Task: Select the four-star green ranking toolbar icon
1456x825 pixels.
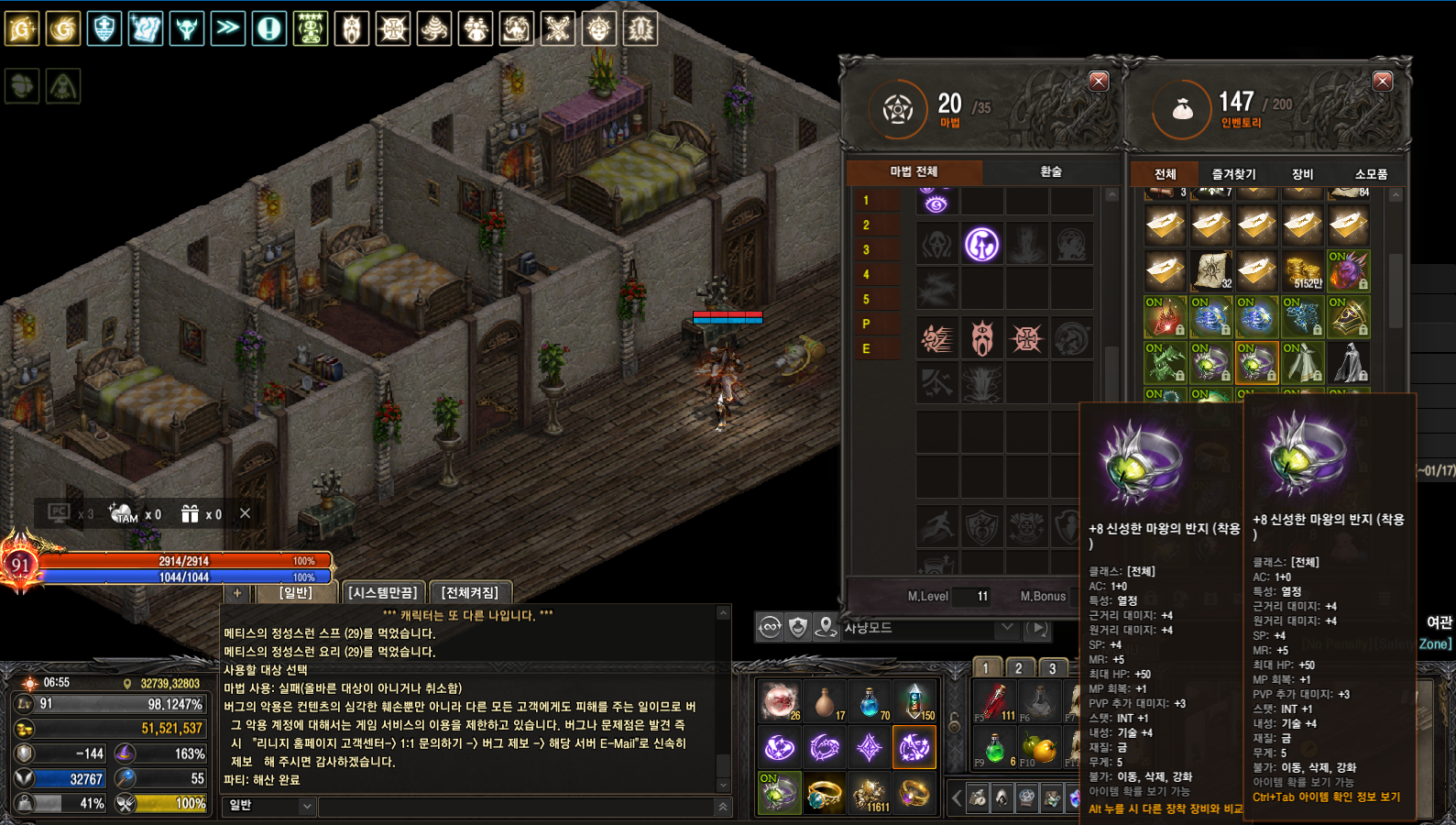Action: coord(311,28)
